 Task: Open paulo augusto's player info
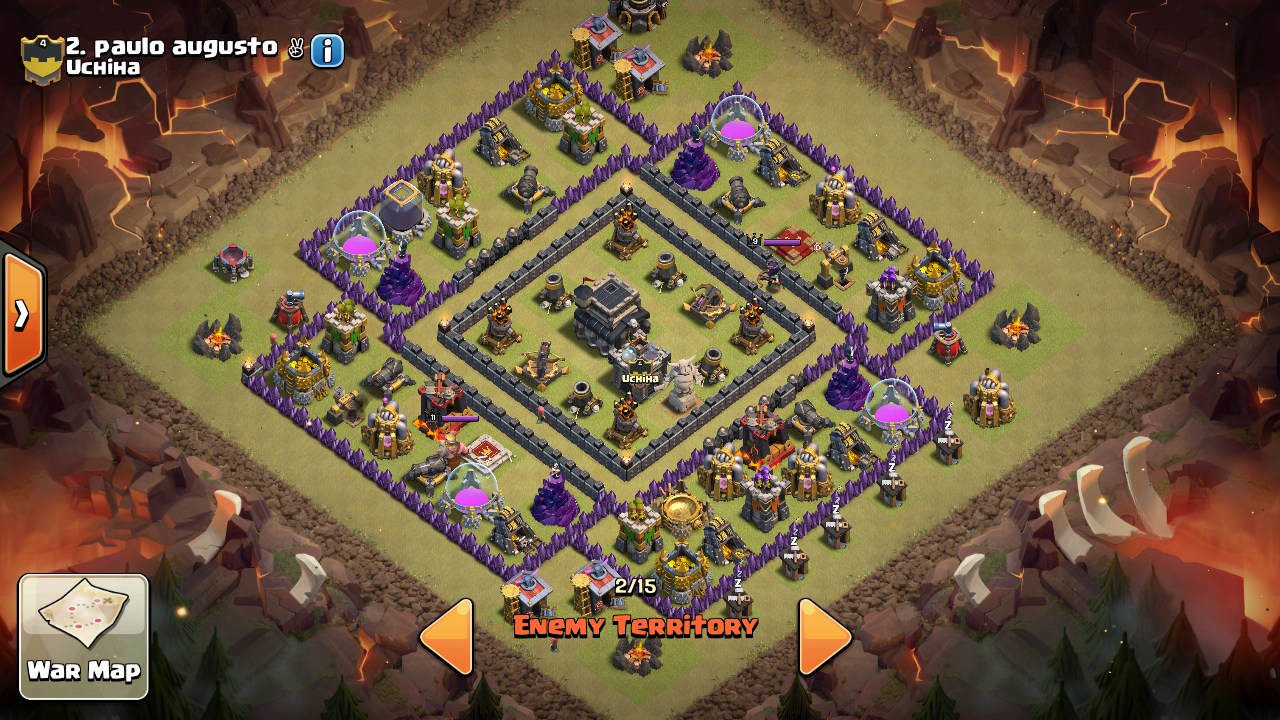pos(327,50)
